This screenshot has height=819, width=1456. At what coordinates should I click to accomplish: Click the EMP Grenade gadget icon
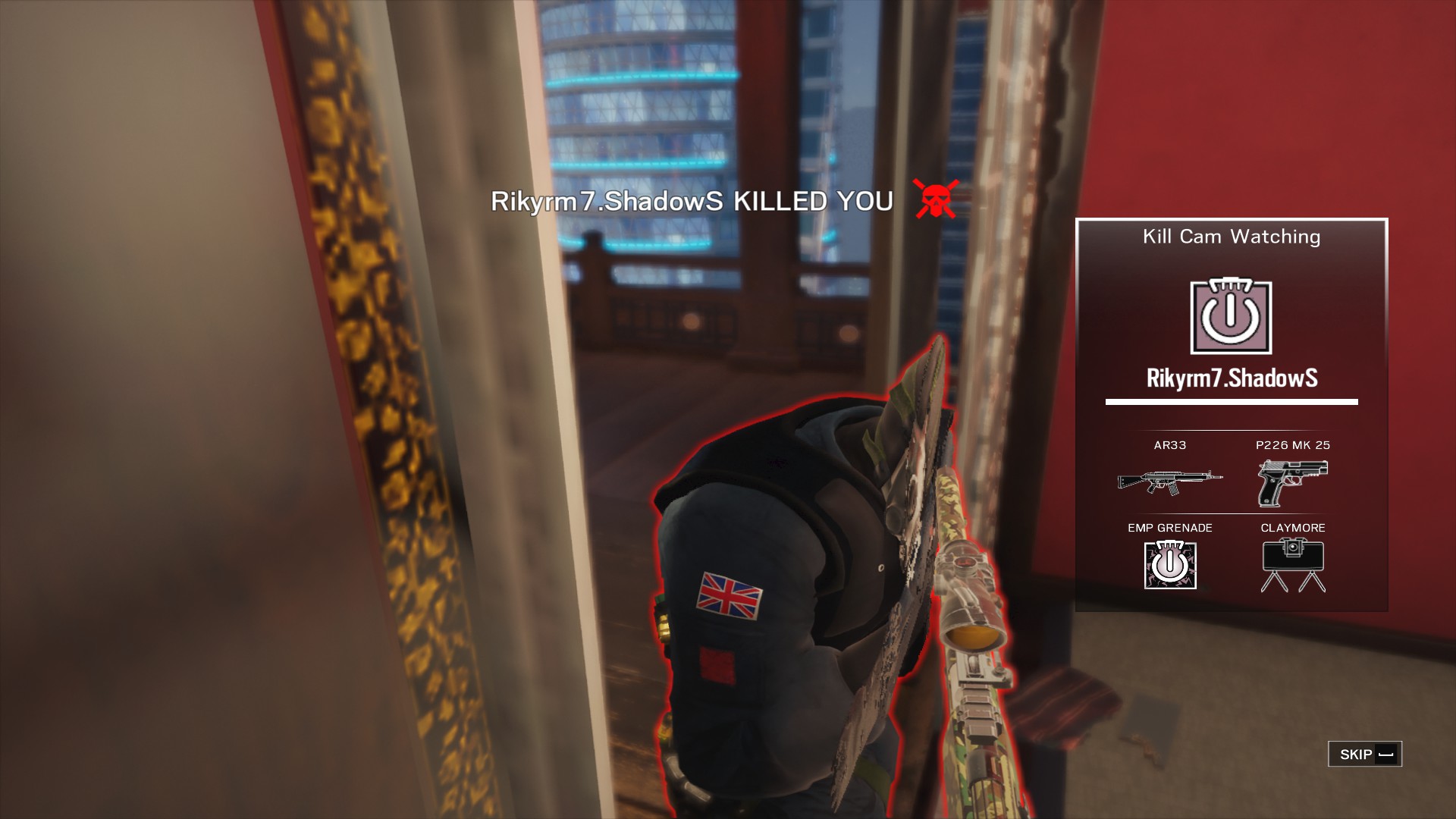tap(1170, 565)
